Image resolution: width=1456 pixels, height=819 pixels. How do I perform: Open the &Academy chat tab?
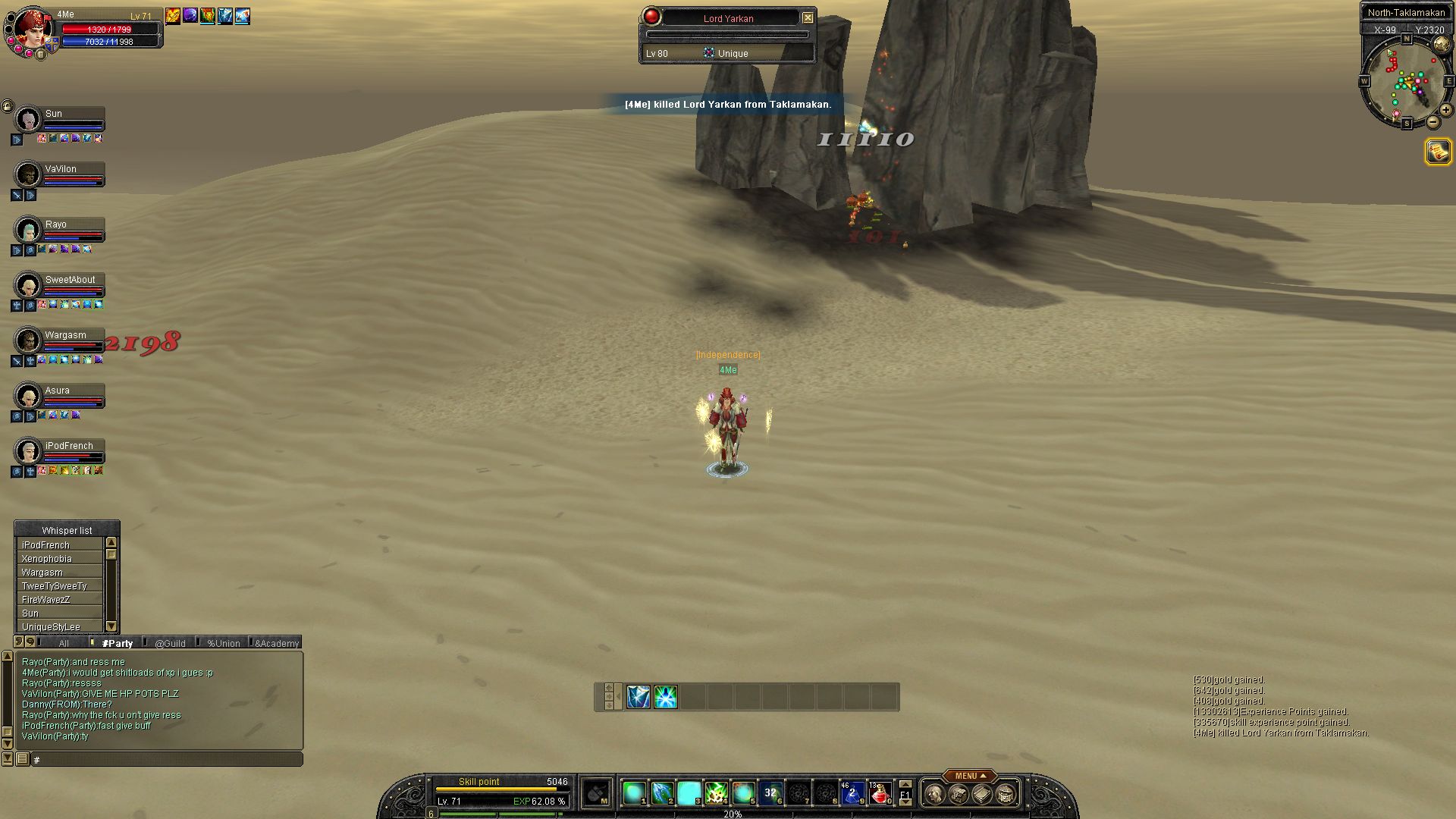pos(277,643)
